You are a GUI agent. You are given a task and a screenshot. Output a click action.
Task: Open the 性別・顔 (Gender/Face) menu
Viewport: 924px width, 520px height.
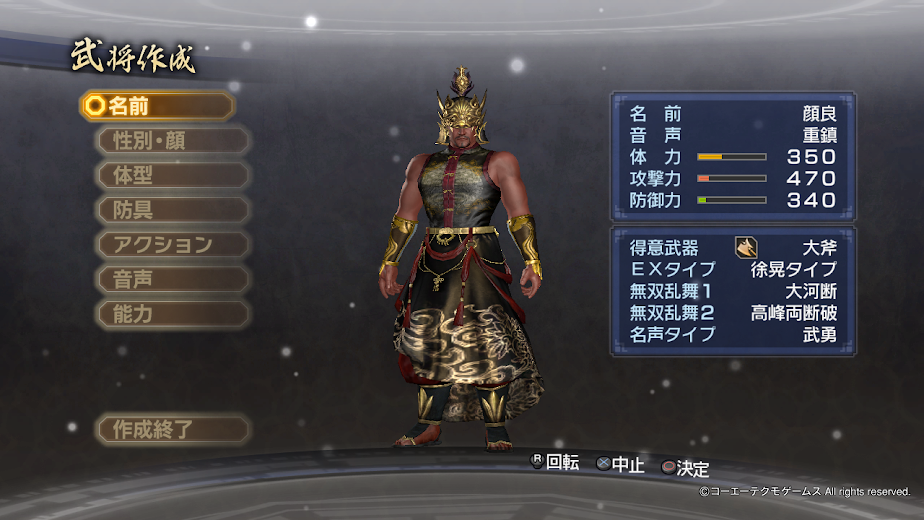click(173, 141)
